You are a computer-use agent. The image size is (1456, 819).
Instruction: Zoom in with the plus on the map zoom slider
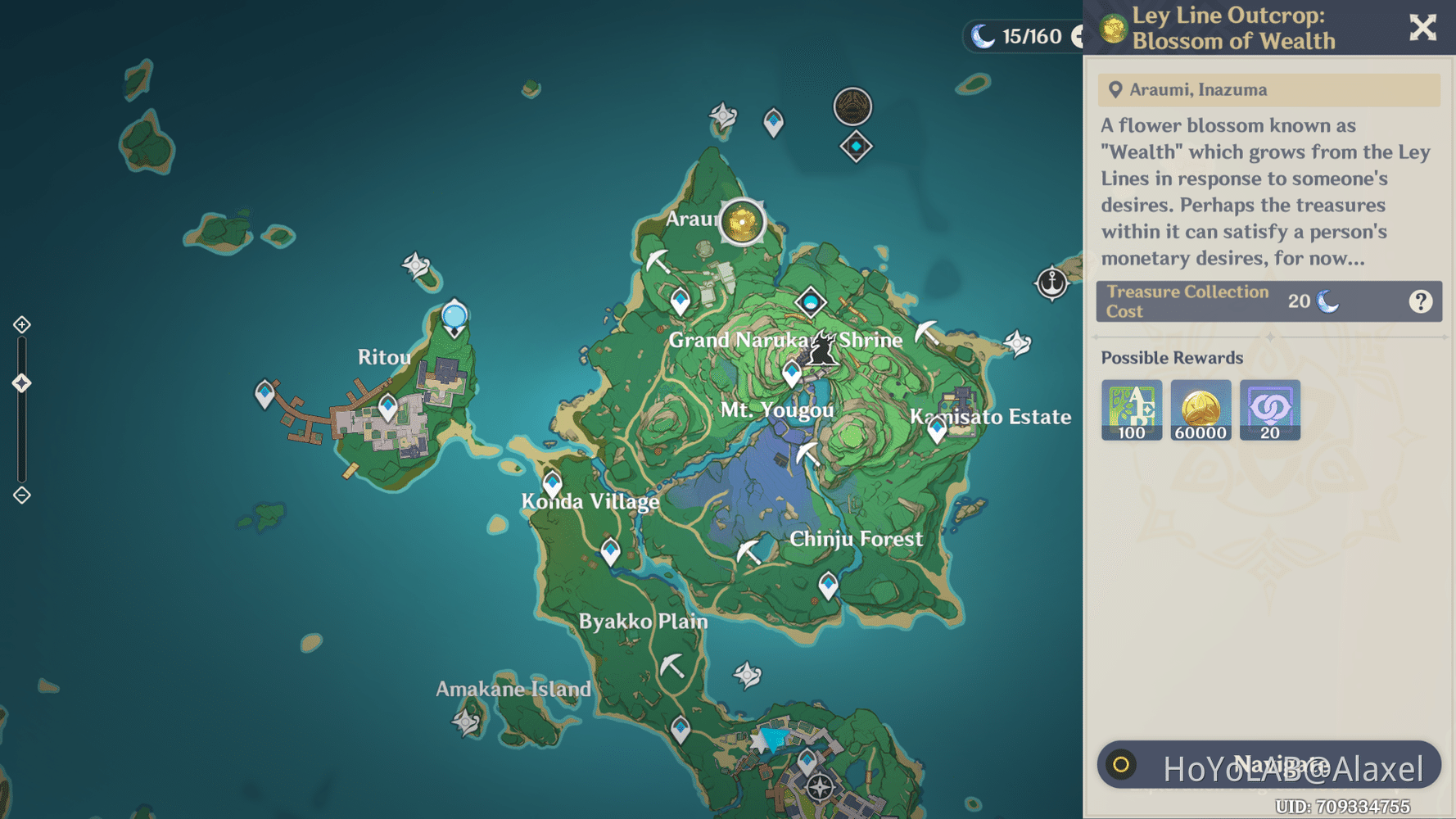(21, 324)
